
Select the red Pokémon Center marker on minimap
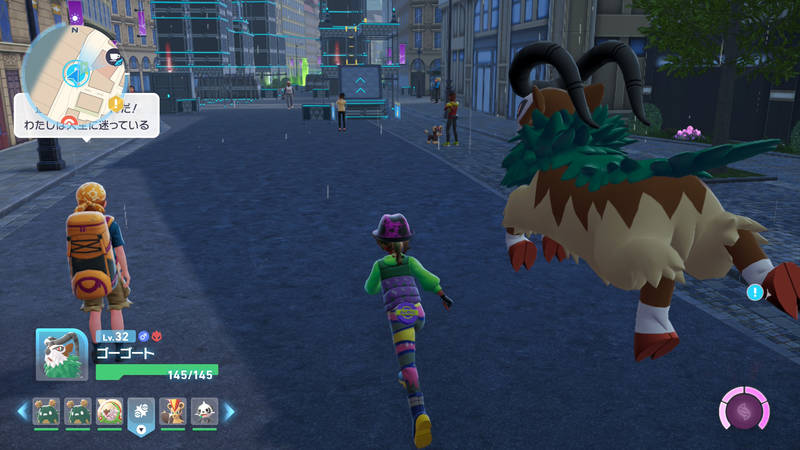pyautogui.click(x=70, y=122)
